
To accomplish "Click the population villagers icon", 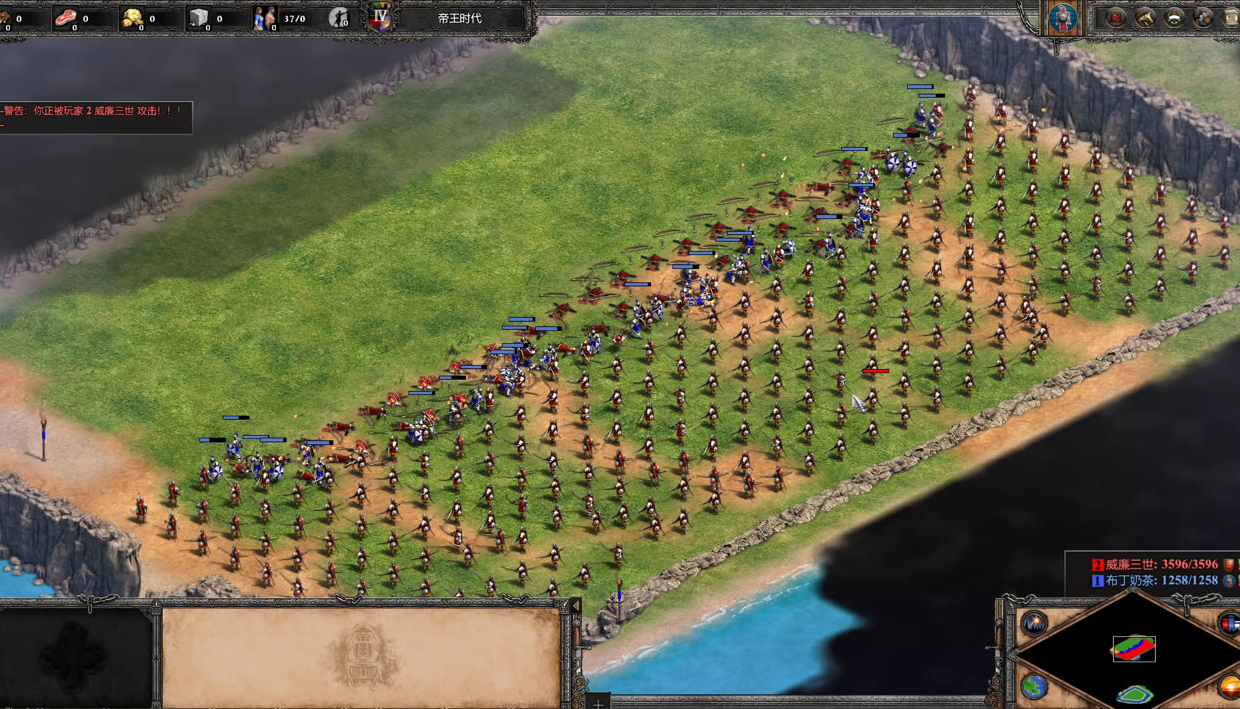I will click(265, 17).
